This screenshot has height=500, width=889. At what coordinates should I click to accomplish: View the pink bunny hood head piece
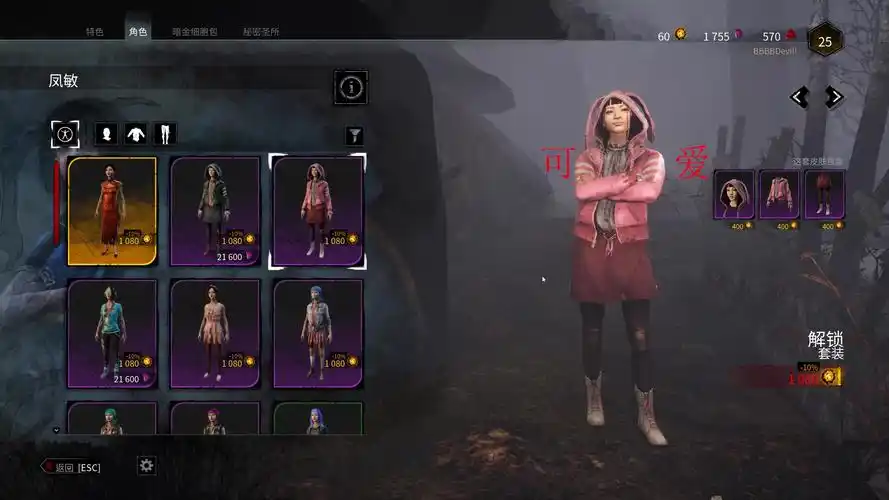point(733,194)
